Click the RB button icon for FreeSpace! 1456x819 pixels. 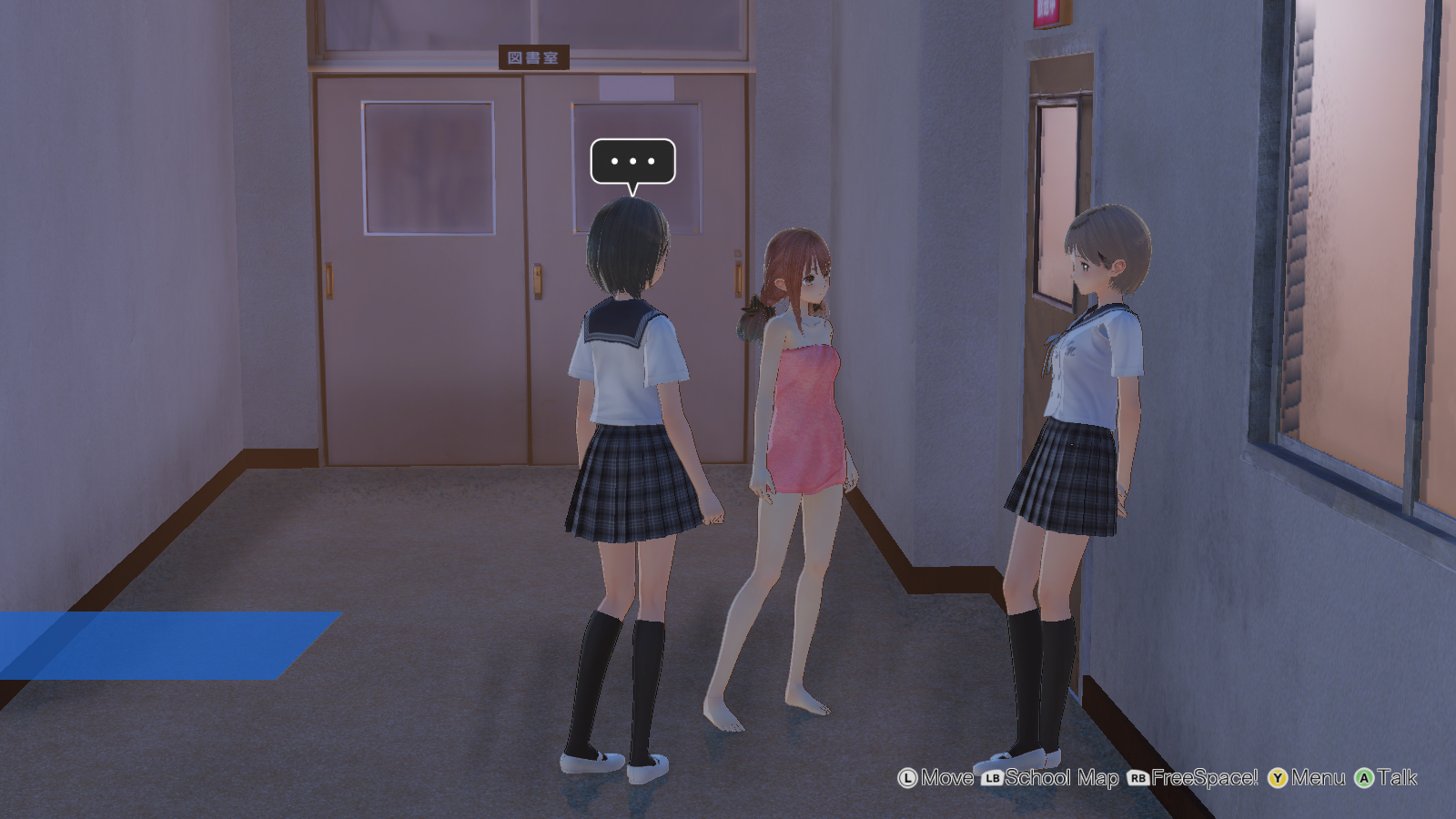pos(1138,778)
